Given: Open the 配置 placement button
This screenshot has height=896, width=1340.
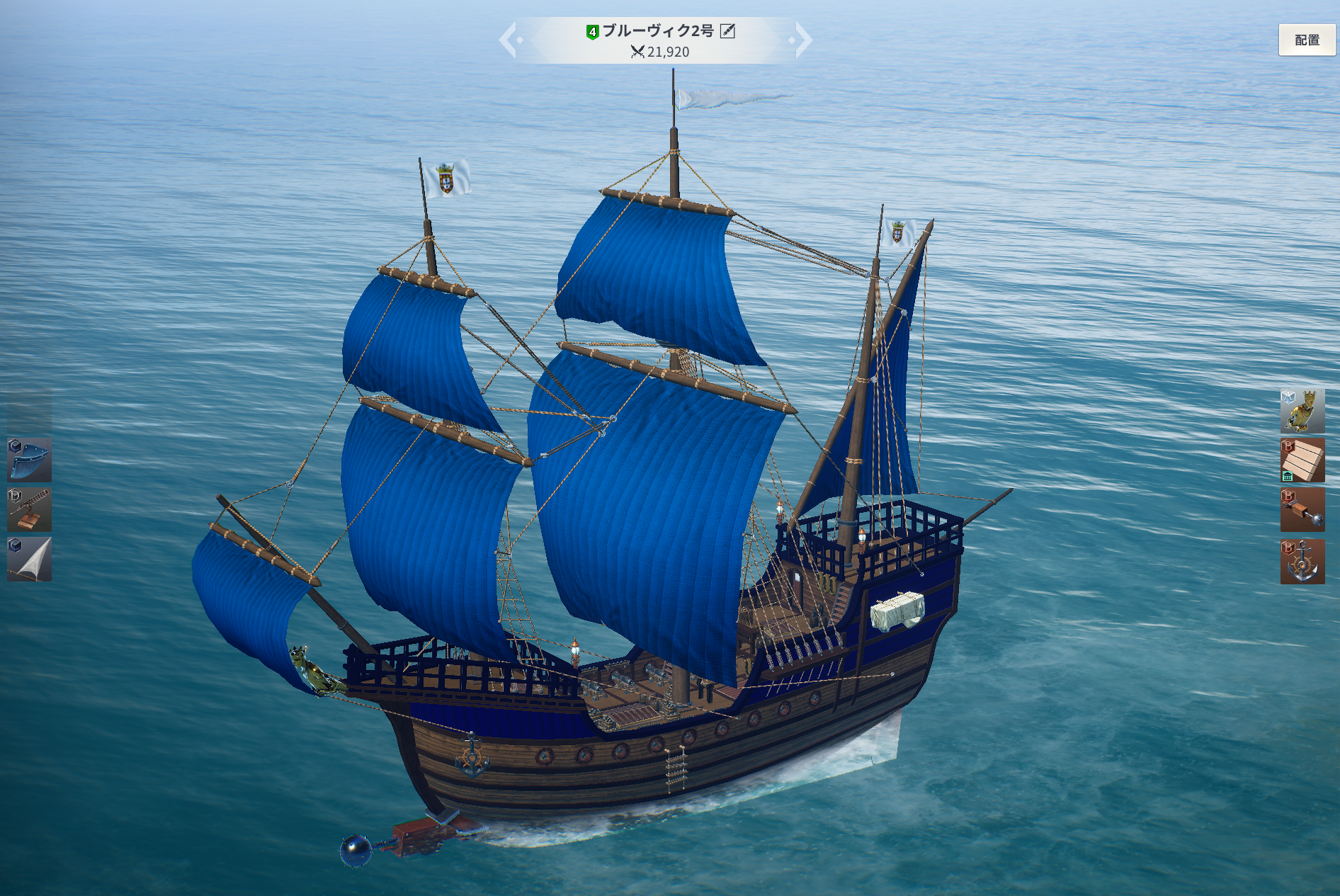Looking at the screenshot, I should pos(1307,40).
